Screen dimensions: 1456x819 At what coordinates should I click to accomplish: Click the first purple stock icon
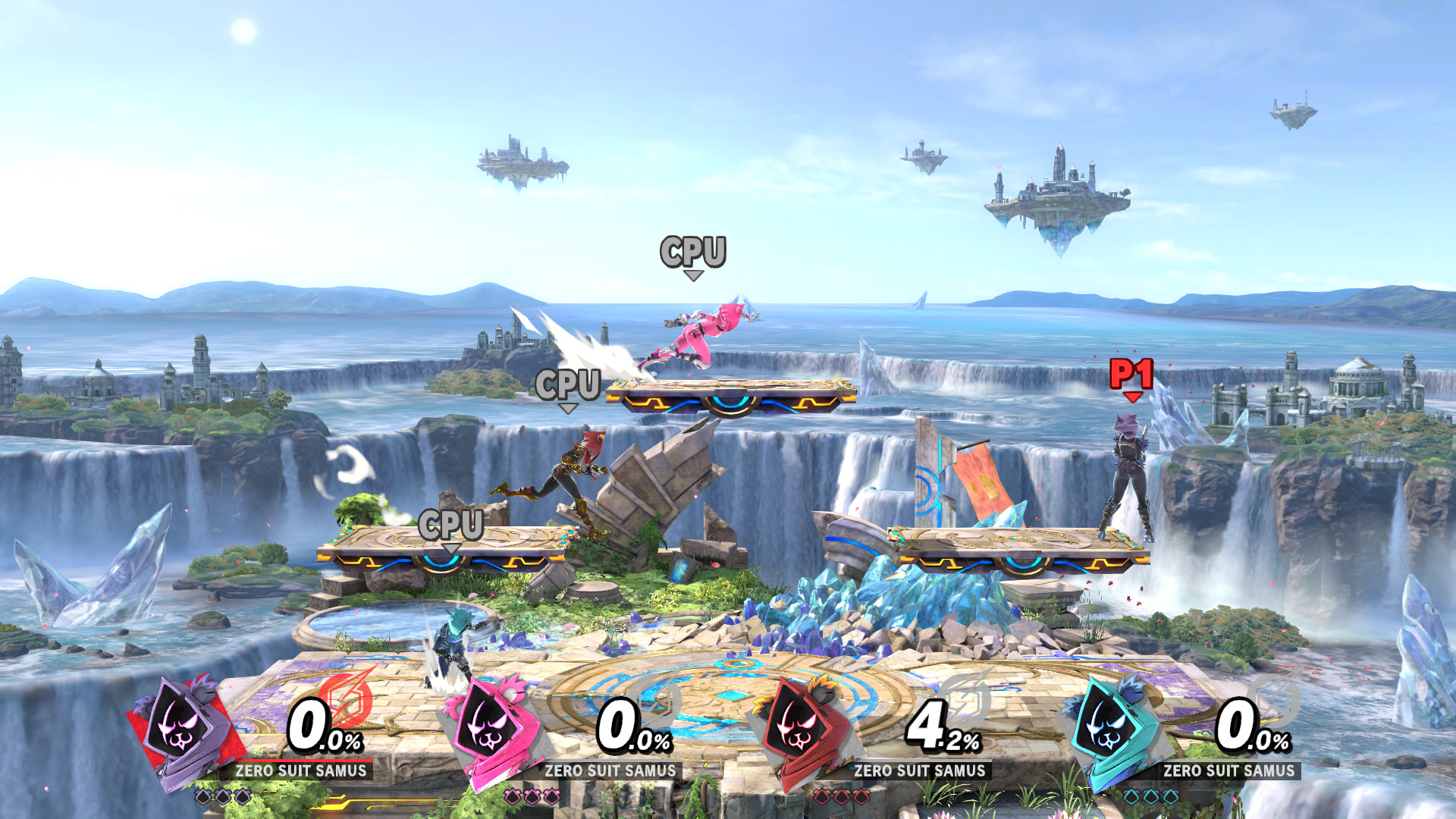pyautogui.click(x=202, y=795)
